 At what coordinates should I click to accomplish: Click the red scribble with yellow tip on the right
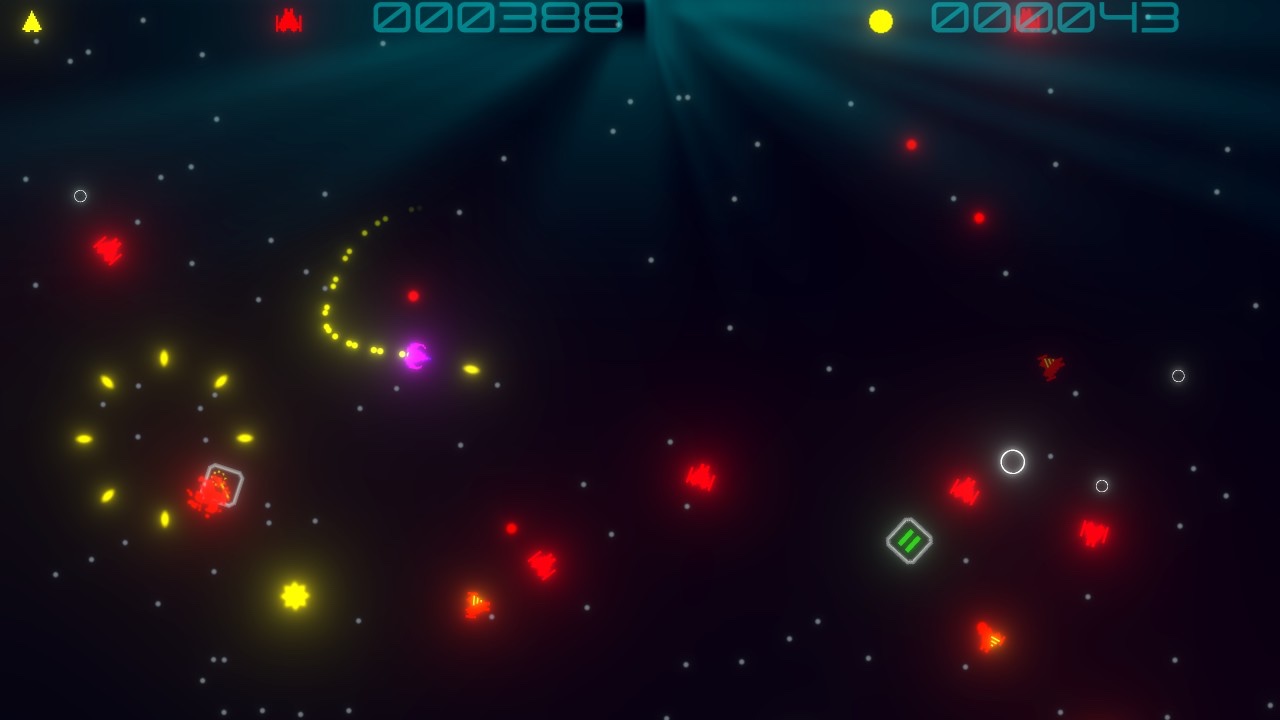pyautogui.click(x=1049, y=369)
